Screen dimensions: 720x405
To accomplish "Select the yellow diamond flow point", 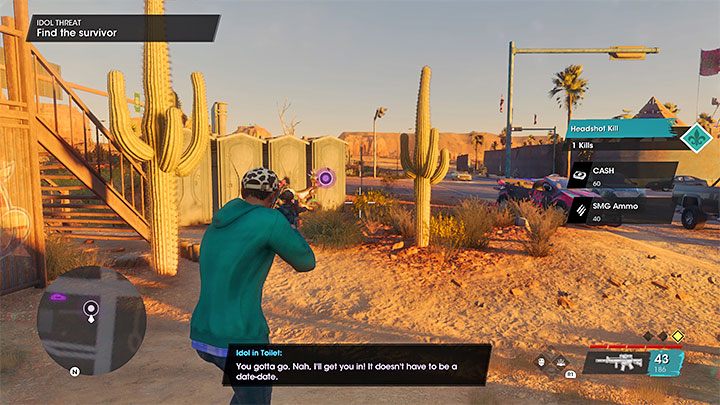I will [x=677, y=337].
